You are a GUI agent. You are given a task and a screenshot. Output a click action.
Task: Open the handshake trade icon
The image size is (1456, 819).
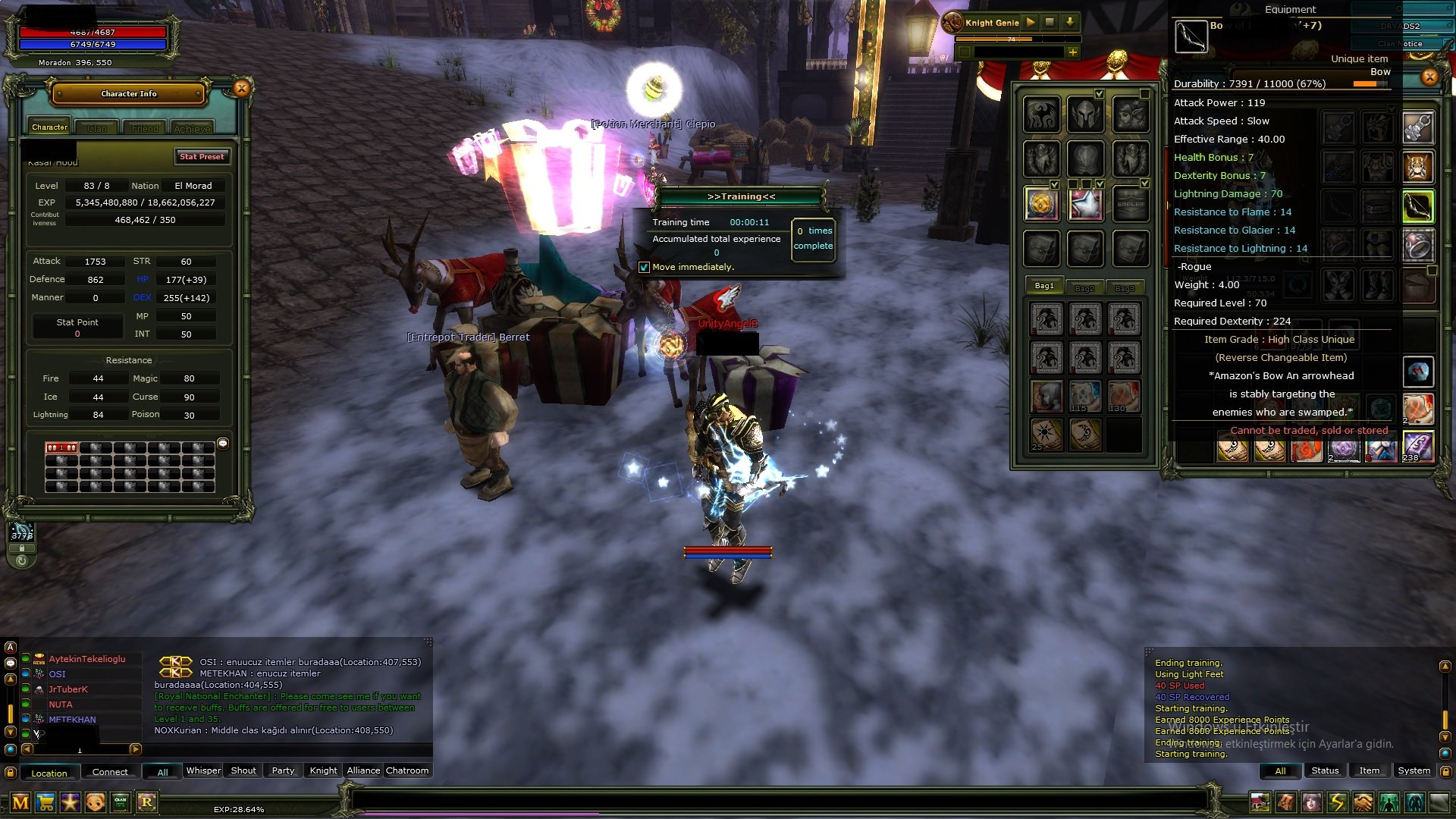point(1363,802)
